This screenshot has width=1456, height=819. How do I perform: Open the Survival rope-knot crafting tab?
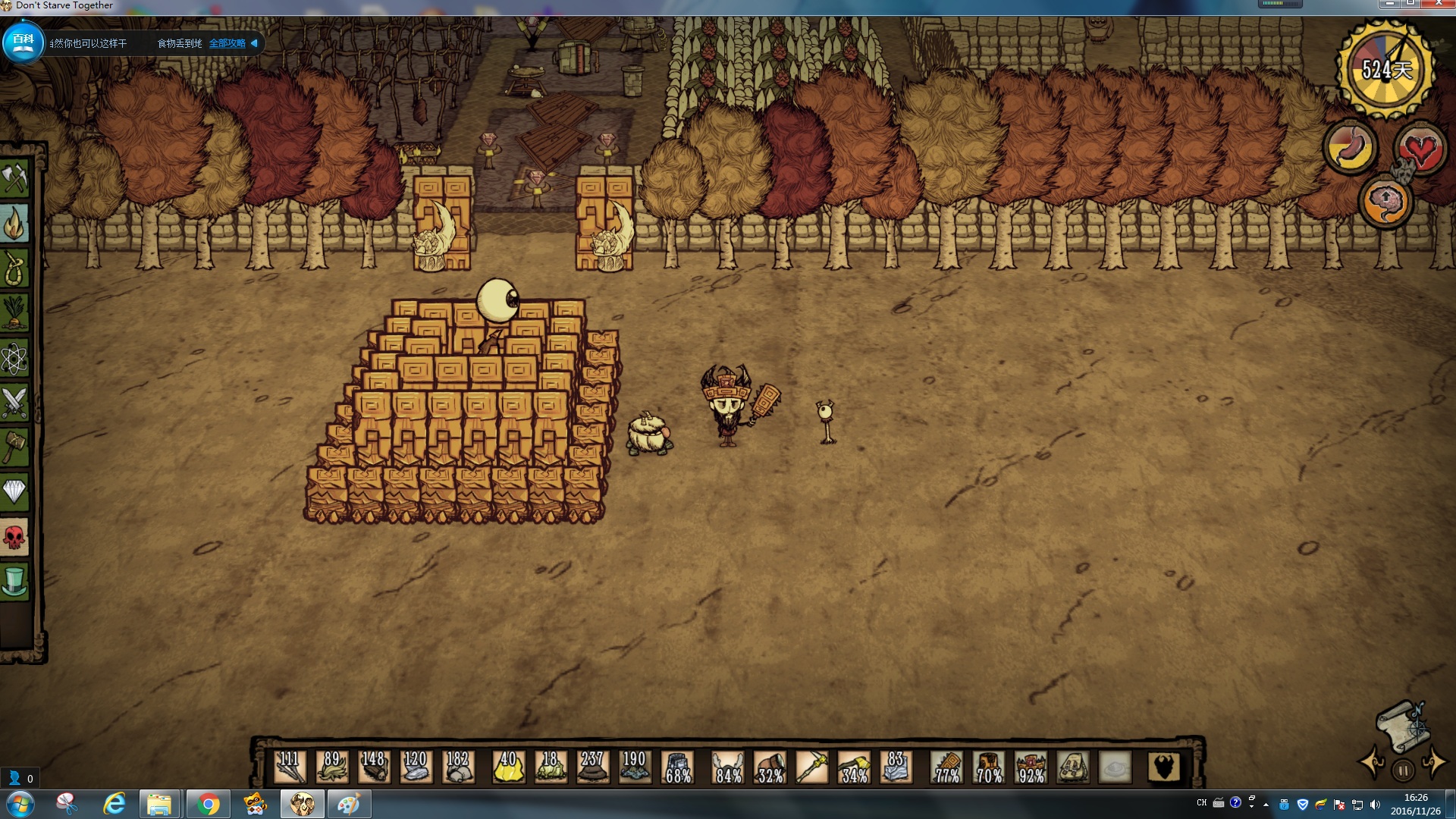[x=14, y=268]
